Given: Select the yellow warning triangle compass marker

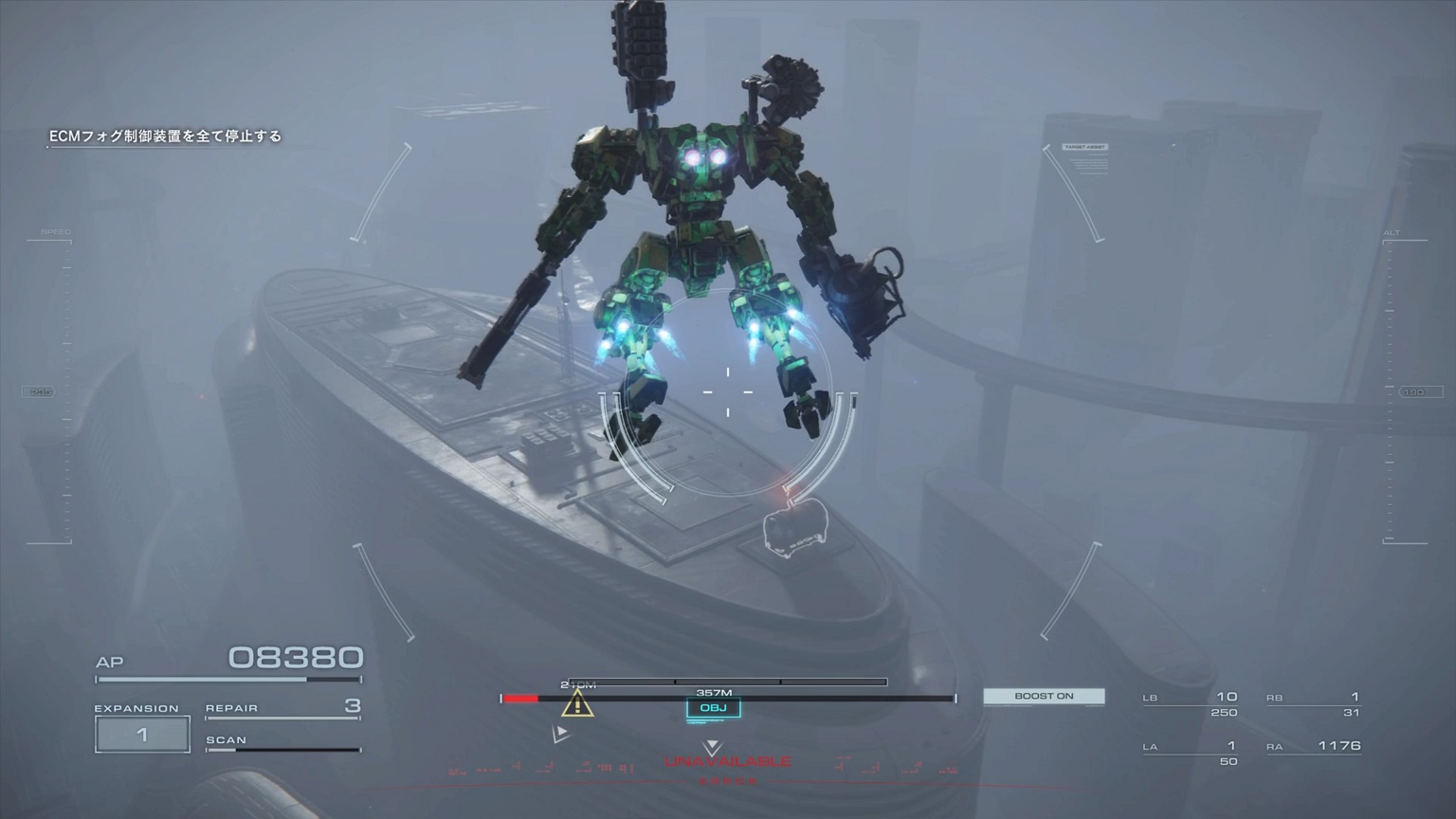Looking at the screenshot, I should pyautogui.click(x=576, y=704).
